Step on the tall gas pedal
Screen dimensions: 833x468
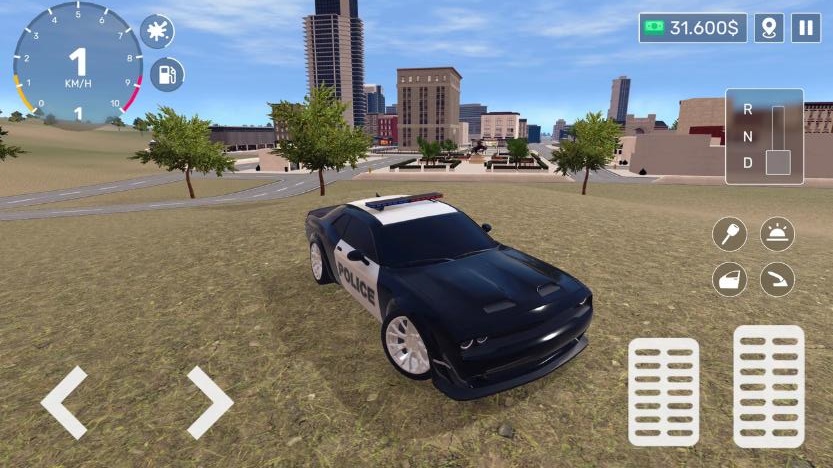click(768, 385)
